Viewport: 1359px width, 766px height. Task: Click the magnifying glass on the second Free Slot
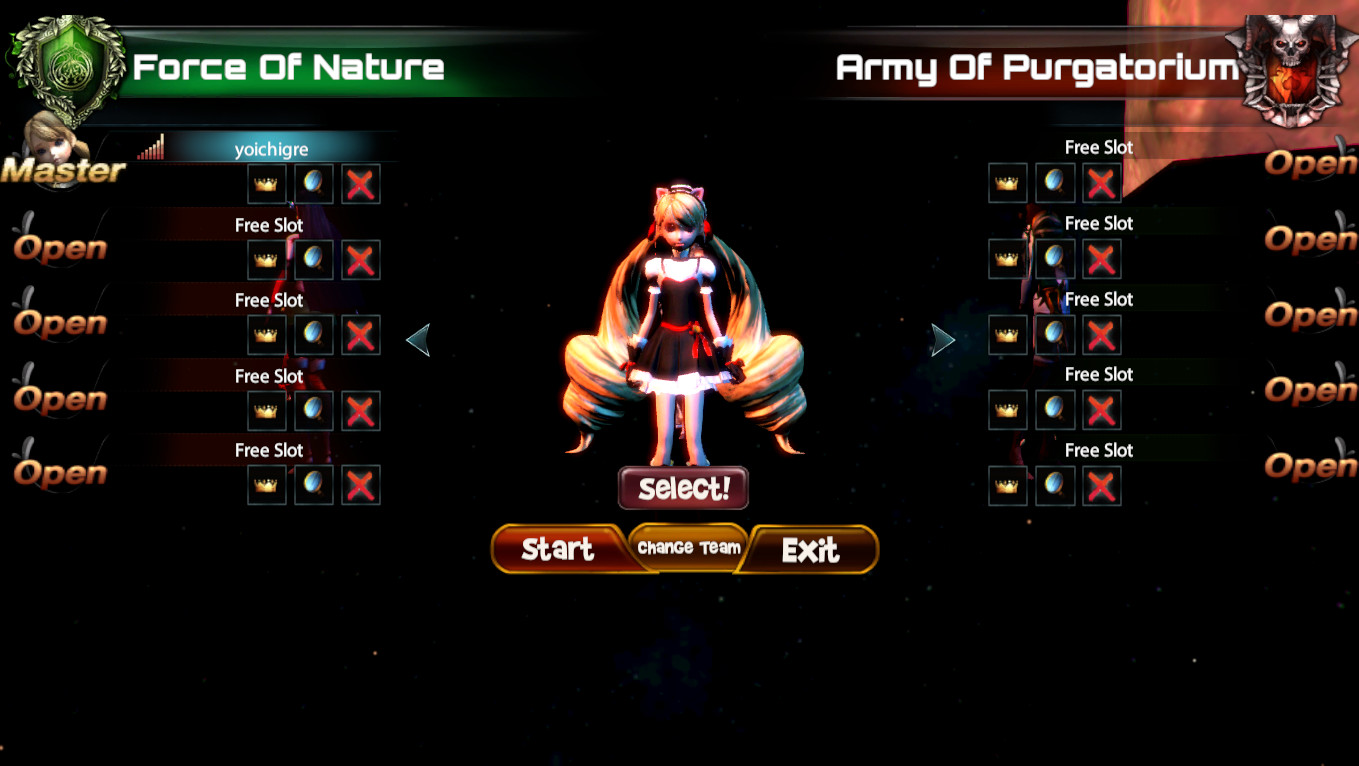[313, 259]
